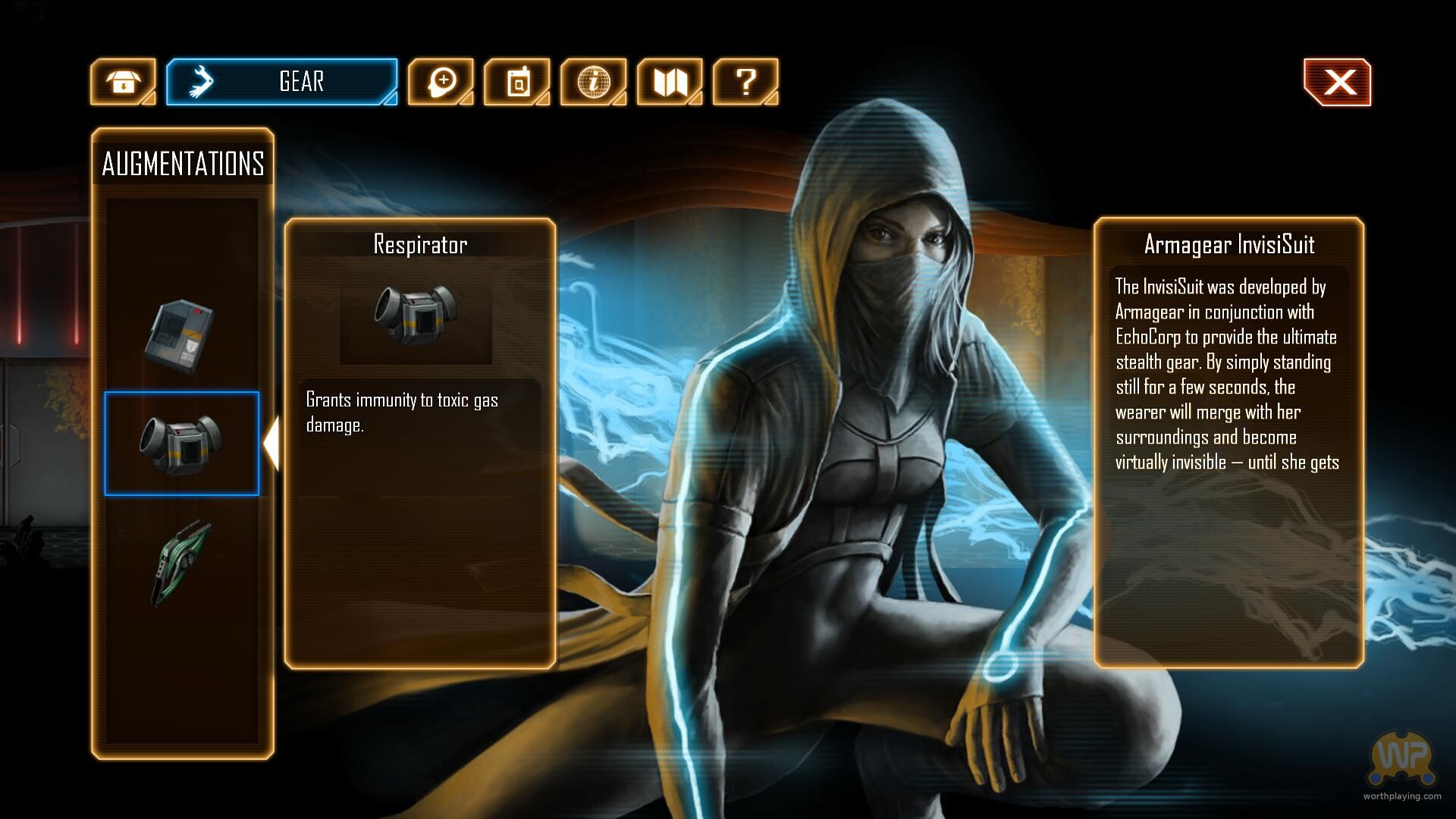Click the globe info database icon
The width and height of the screenshot is (1456, 819).
(x=593, y=82)
